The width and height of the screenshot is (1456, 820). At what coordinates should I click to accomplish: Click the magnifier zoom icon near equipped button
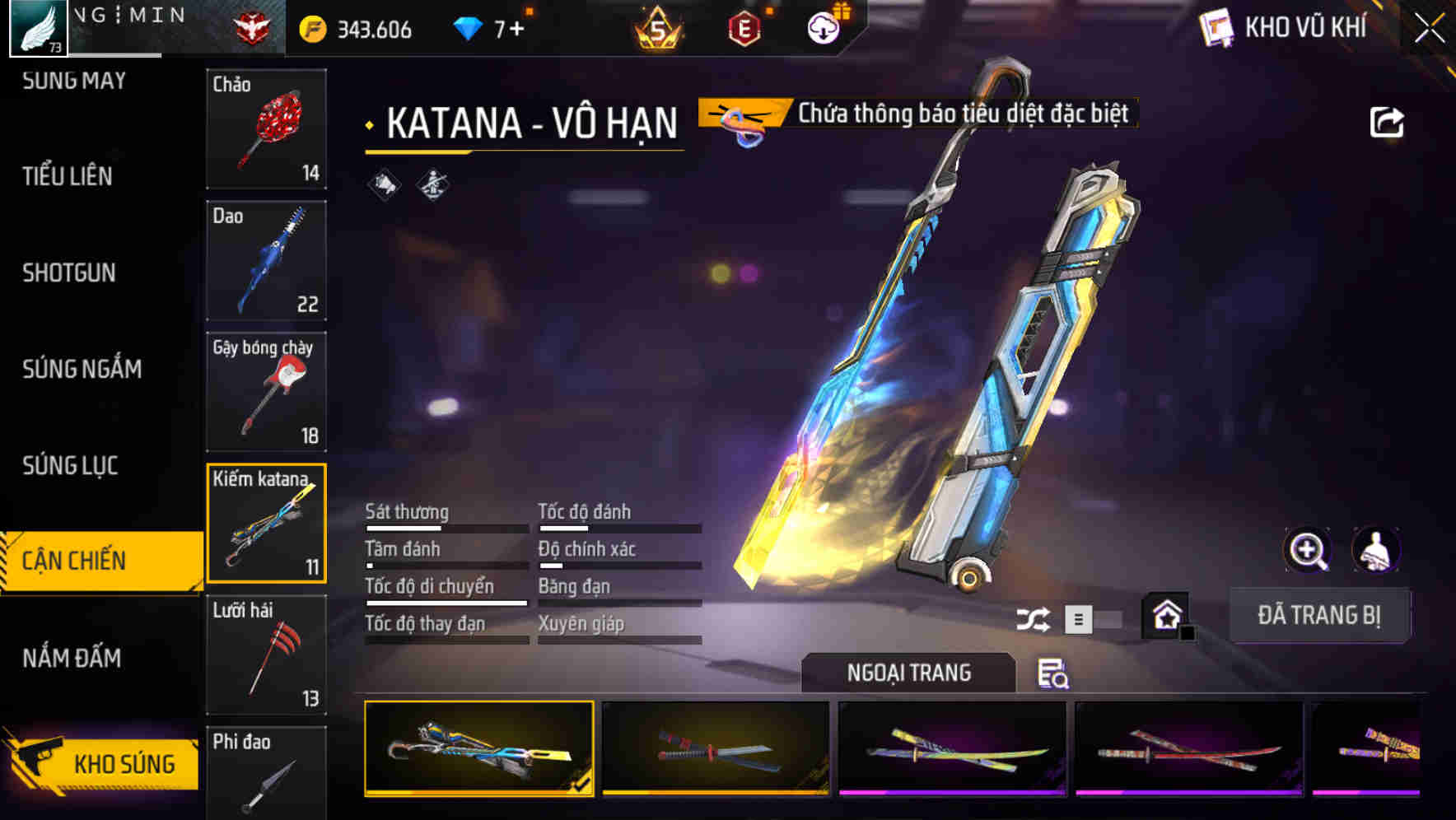pos(1309,550)
